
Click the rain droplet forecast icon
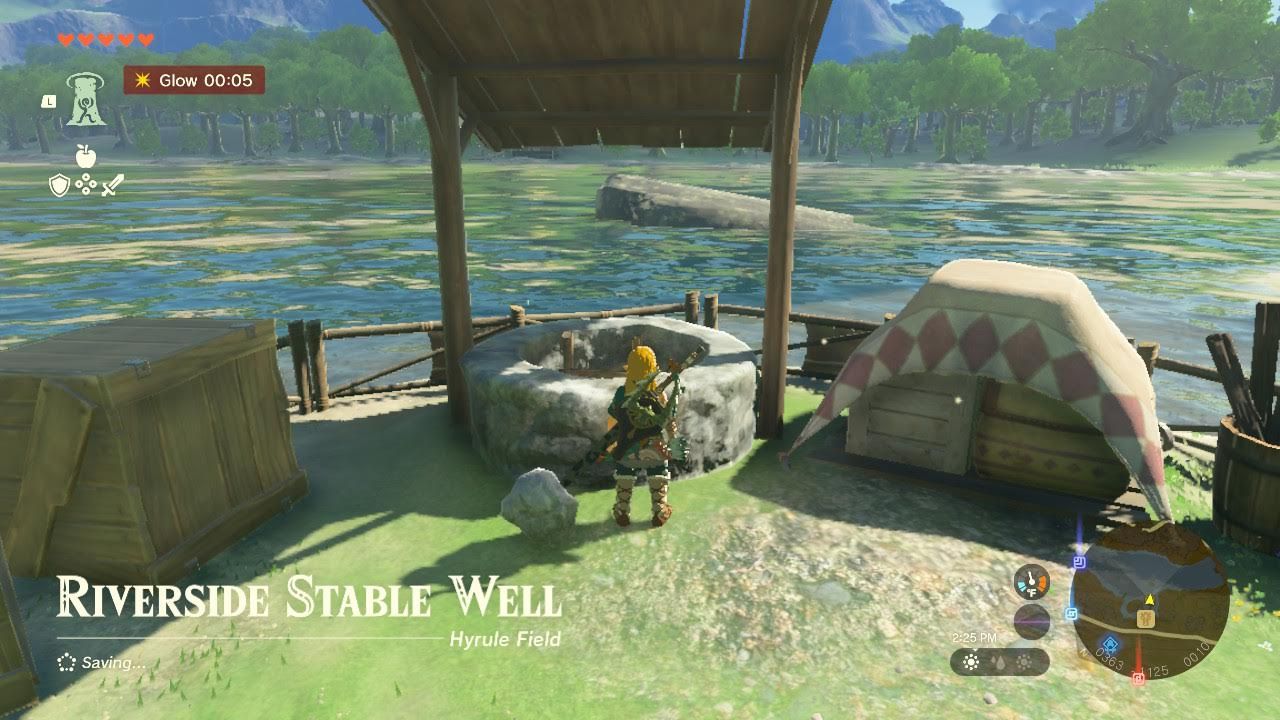pyautogui.click(x=998, y=663)
